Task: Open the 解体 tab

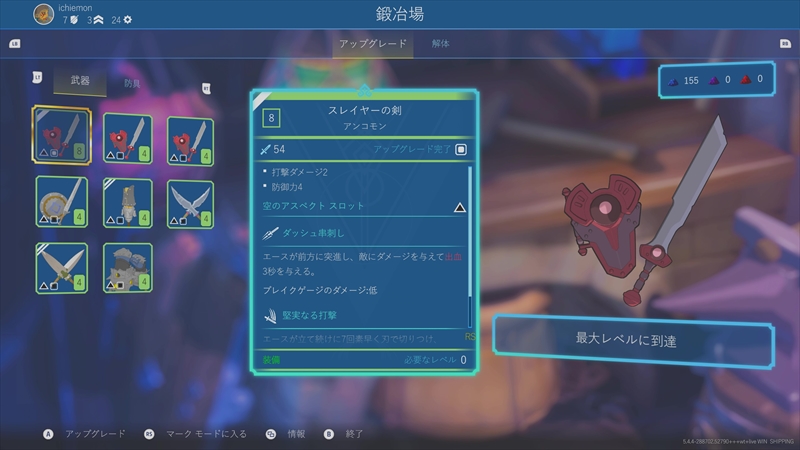Action: pyautogui.click(x=441, y=44)
